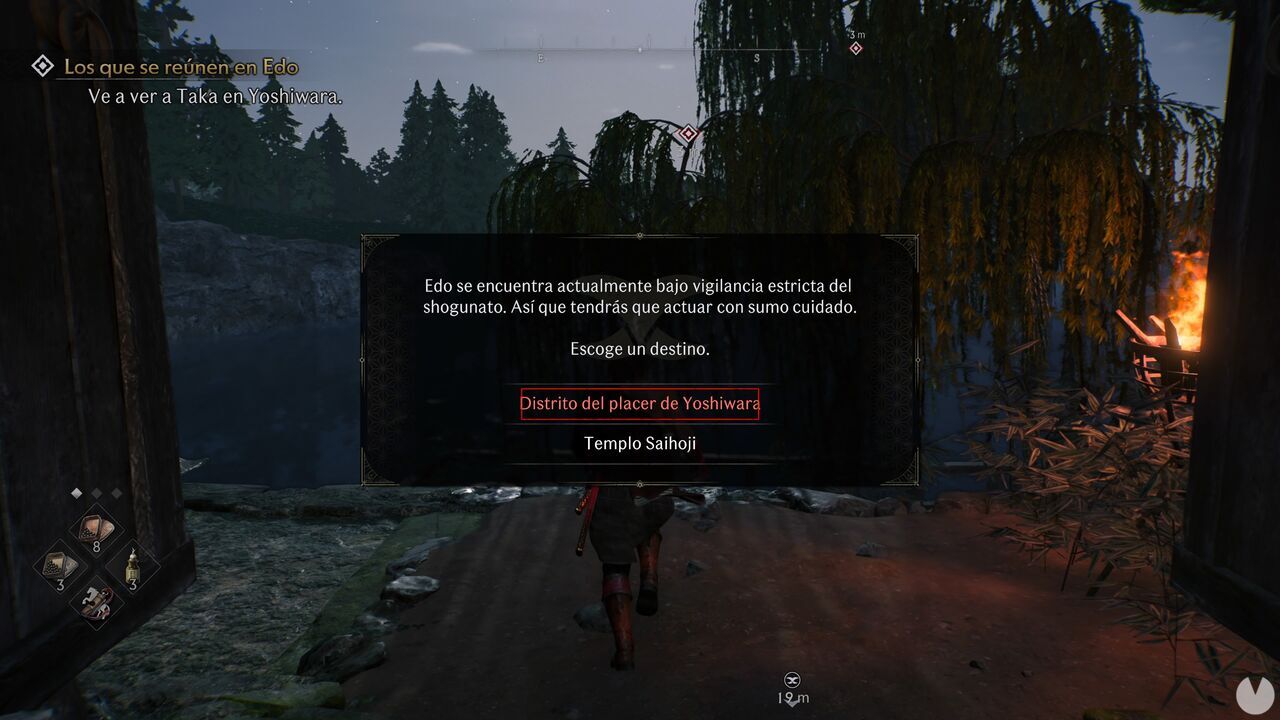The width and height of the screenshot is (1280, 720).
Task: Select the first diamond page indicator above the item wheel
Action: coord(77,493)
